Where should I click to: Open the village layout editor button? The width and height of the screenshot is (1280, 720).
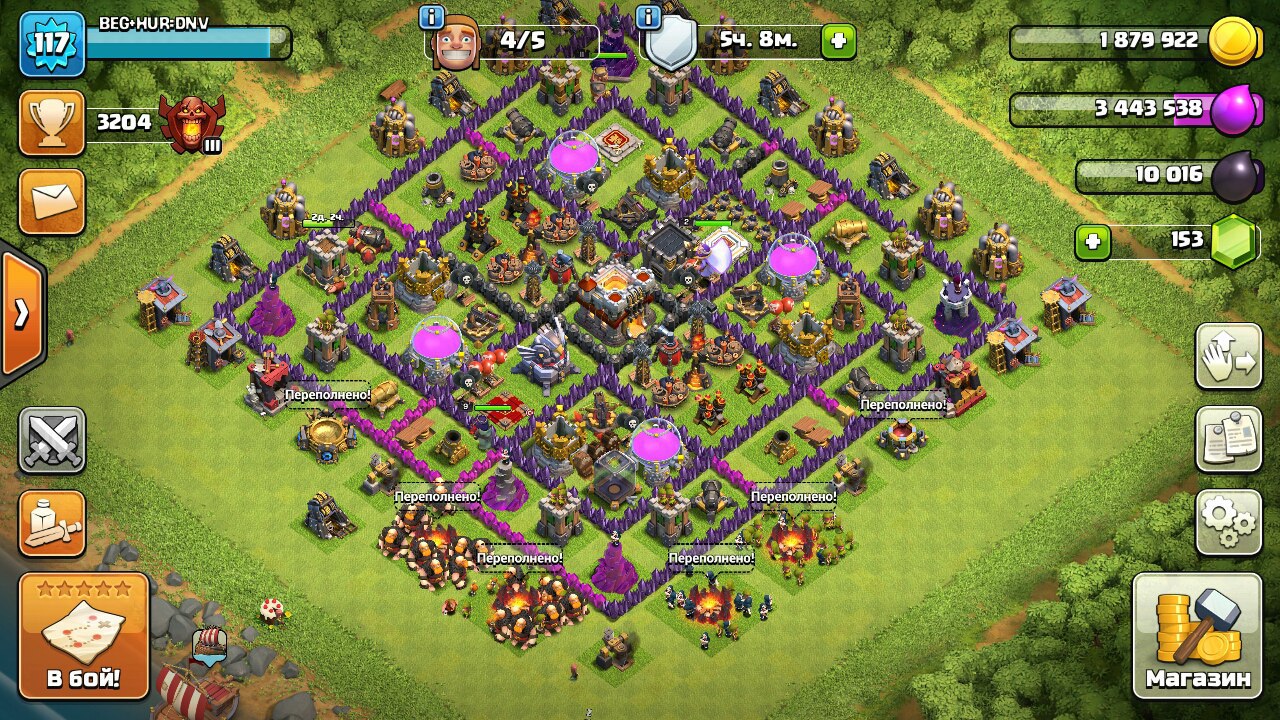[x=1228, y=357]
